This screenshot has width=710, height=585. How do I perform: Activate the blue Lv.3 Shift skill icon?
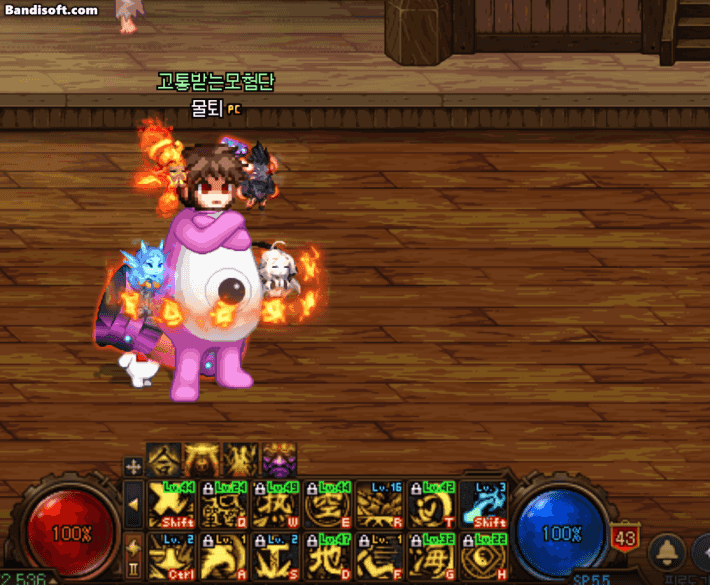point(484,503)
